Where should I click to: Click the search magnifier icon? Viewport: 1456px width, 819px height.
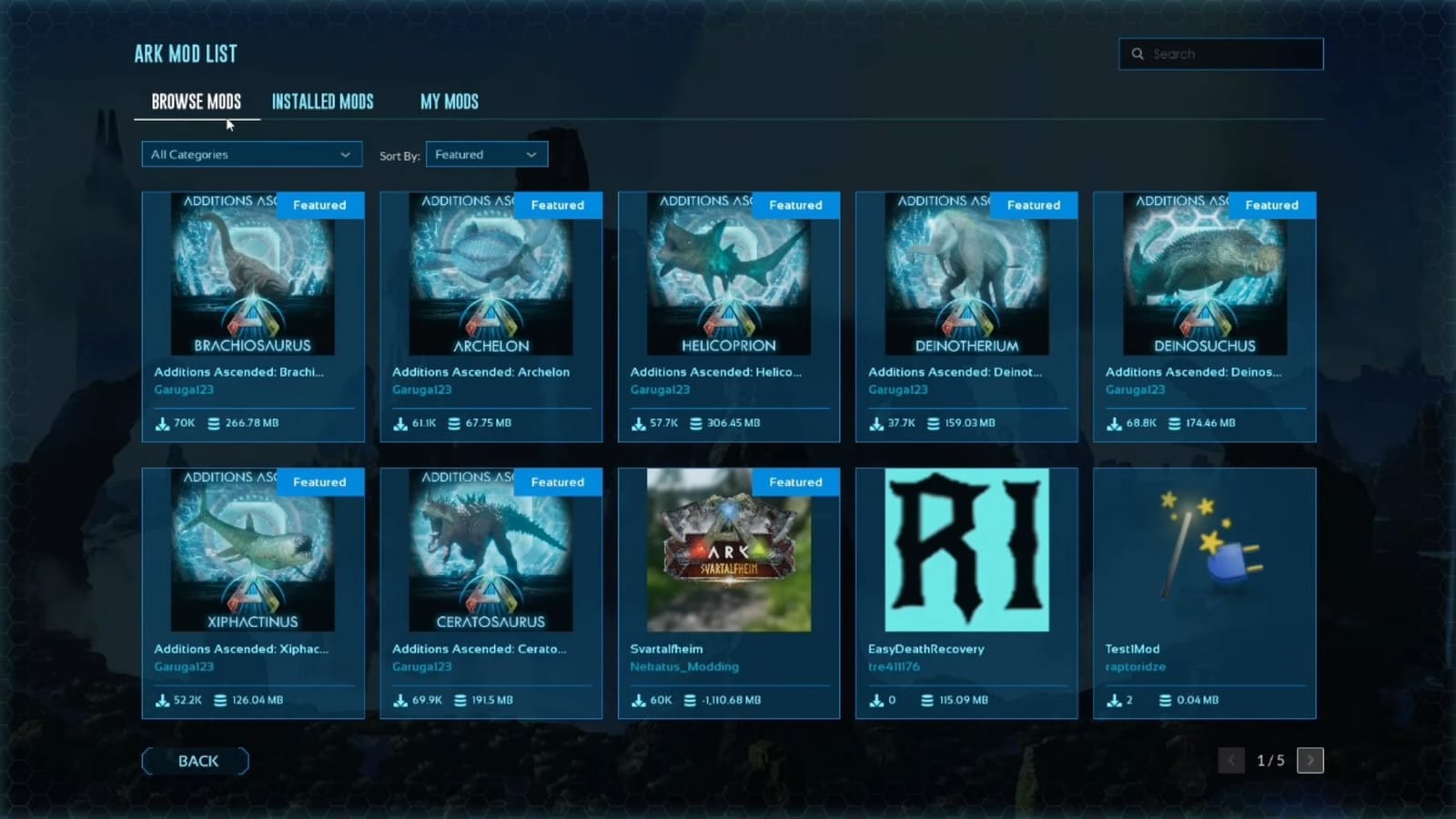tap(1137, 54)
